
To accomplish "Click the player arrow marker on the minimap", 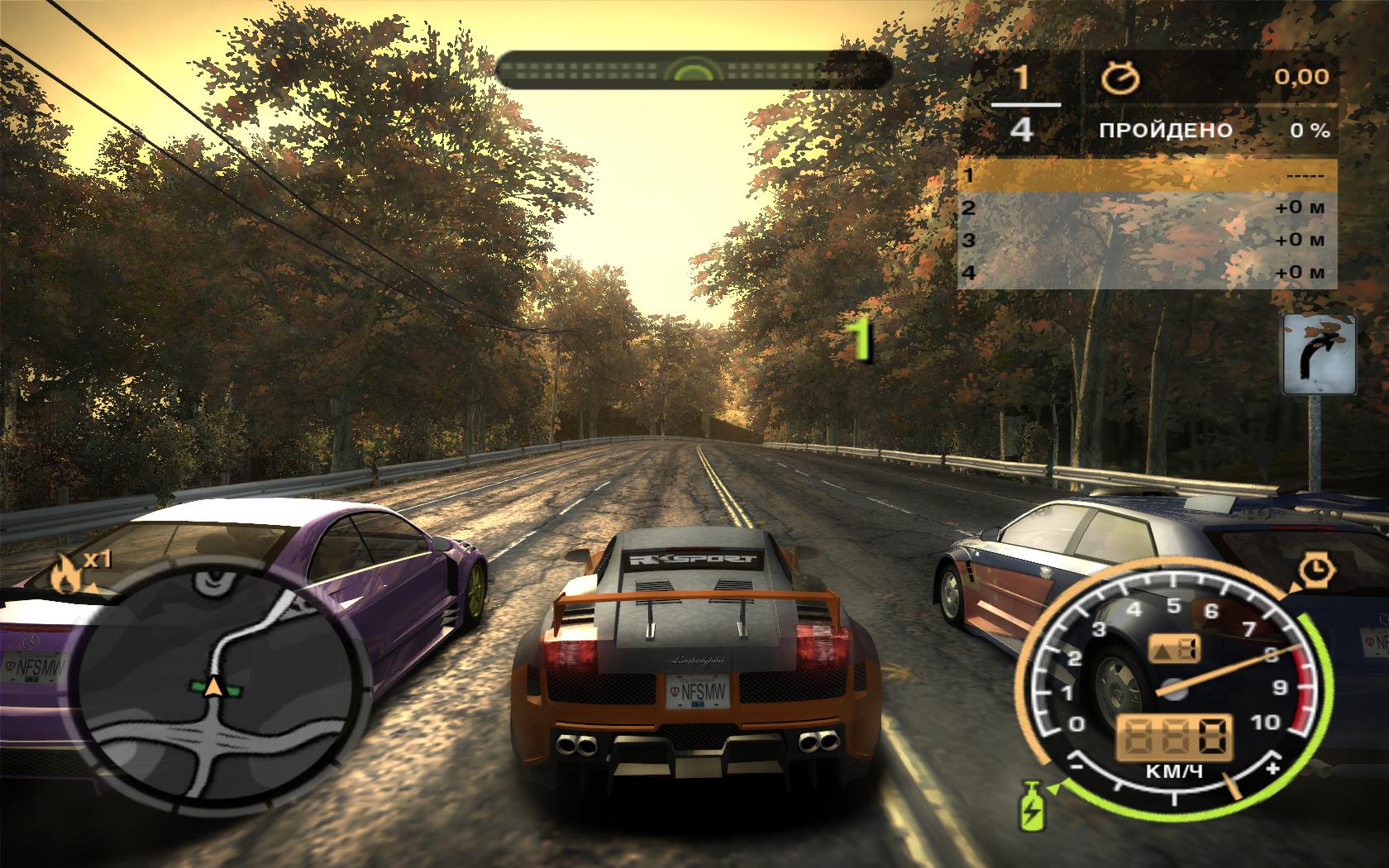I will click(215, 685).
